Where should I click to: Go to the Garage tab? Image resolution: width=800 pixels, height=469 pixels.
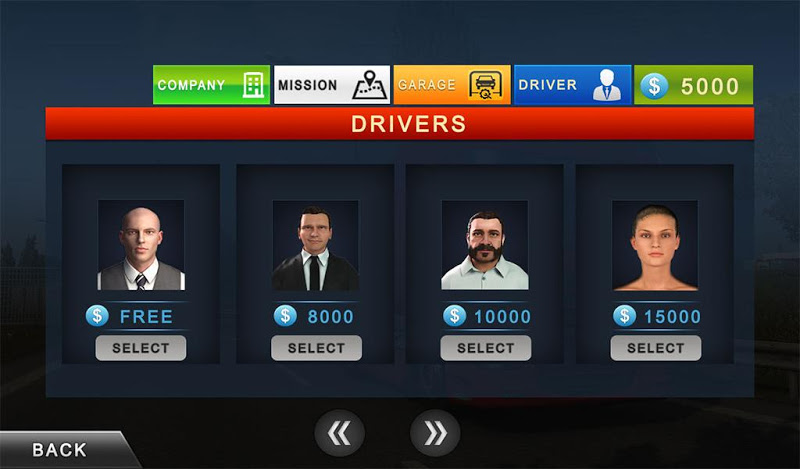coord(452,85)
